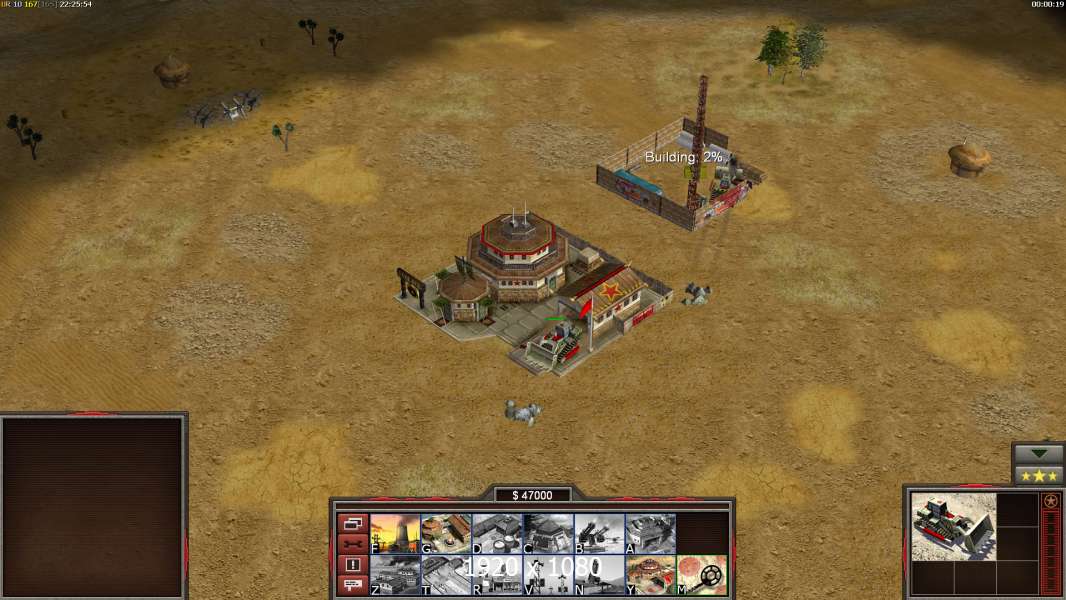Open the three-star Generals Powers button

[1039, 475]
